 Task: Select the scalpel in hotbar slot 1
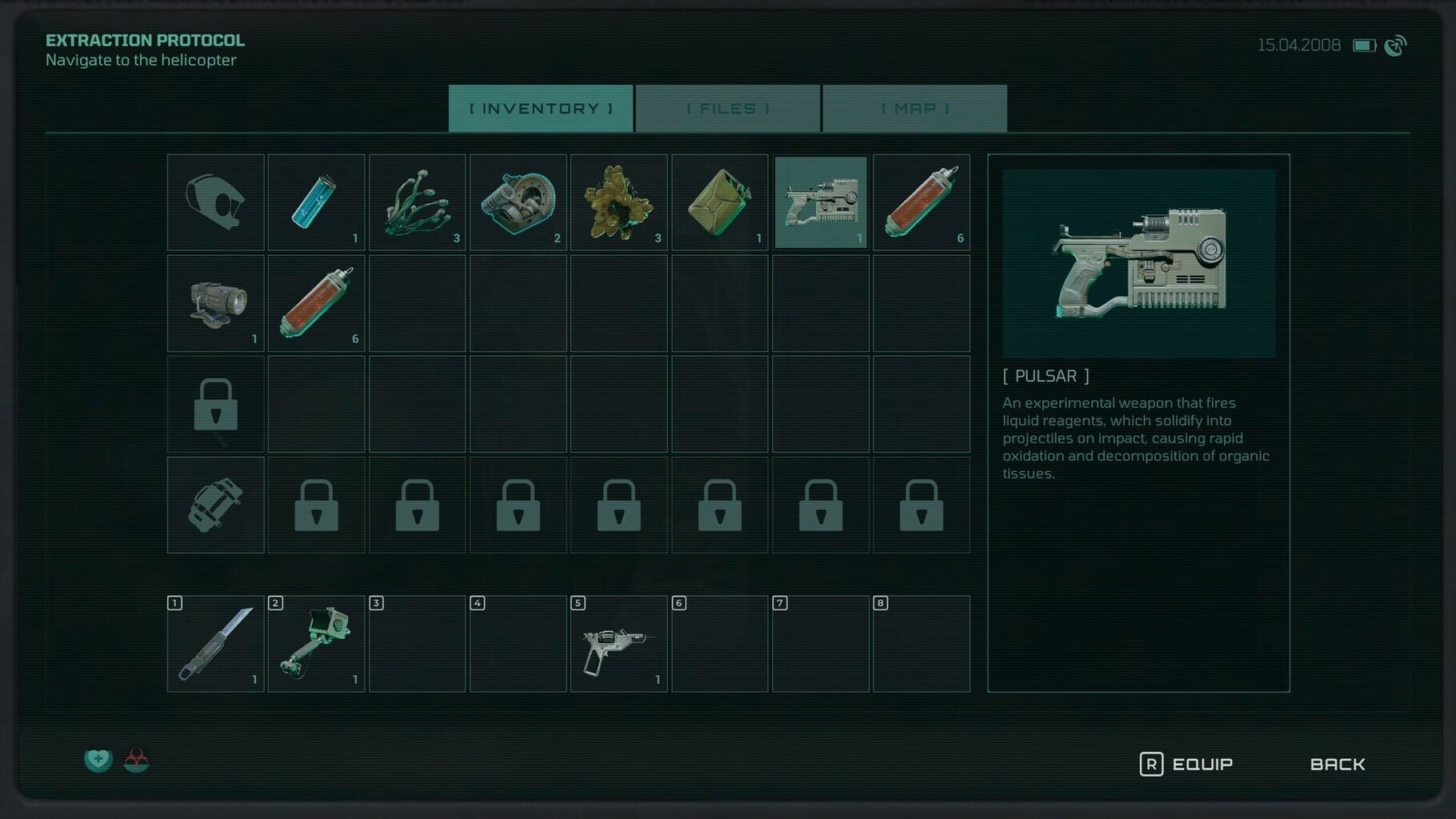pyautogui.click(x=214, y=644)
